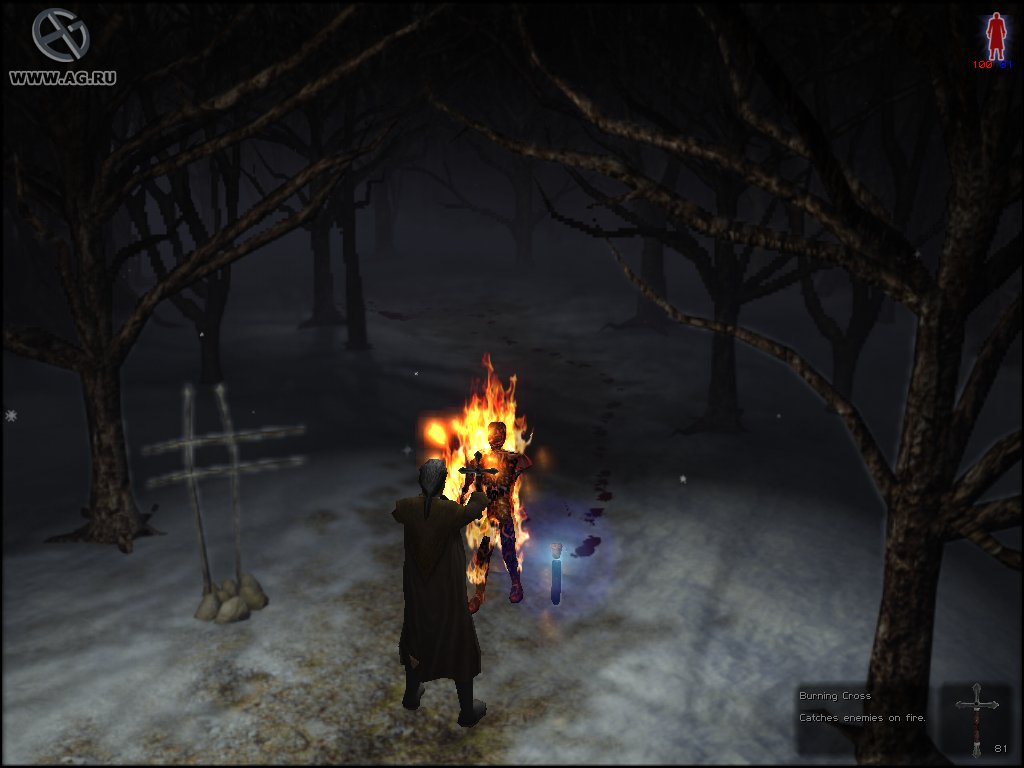Select the Burning Cross weapon icon
The image size is (1024, 768).
tap(976, 718)
